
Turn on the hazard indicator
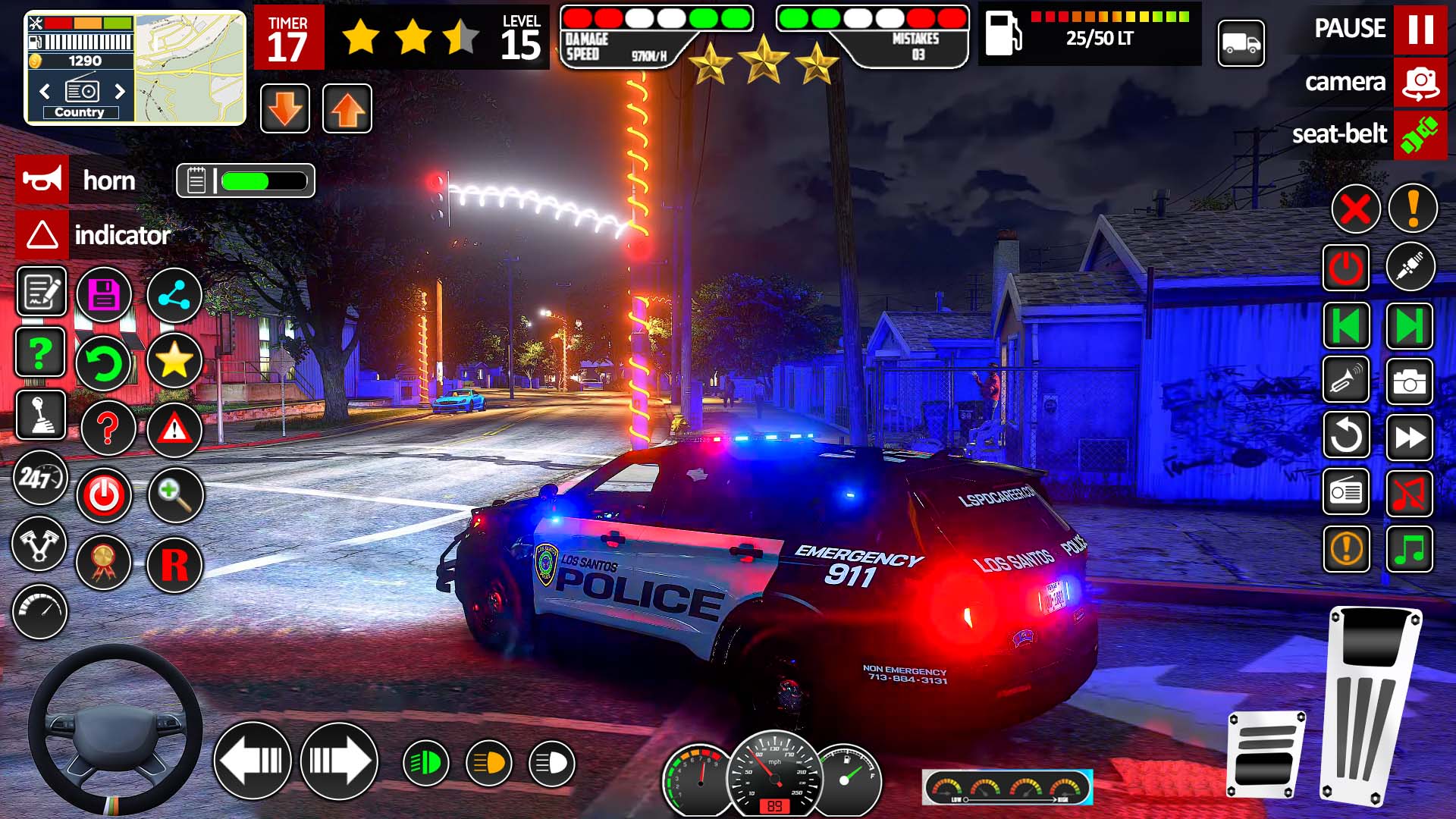point(42,235)
